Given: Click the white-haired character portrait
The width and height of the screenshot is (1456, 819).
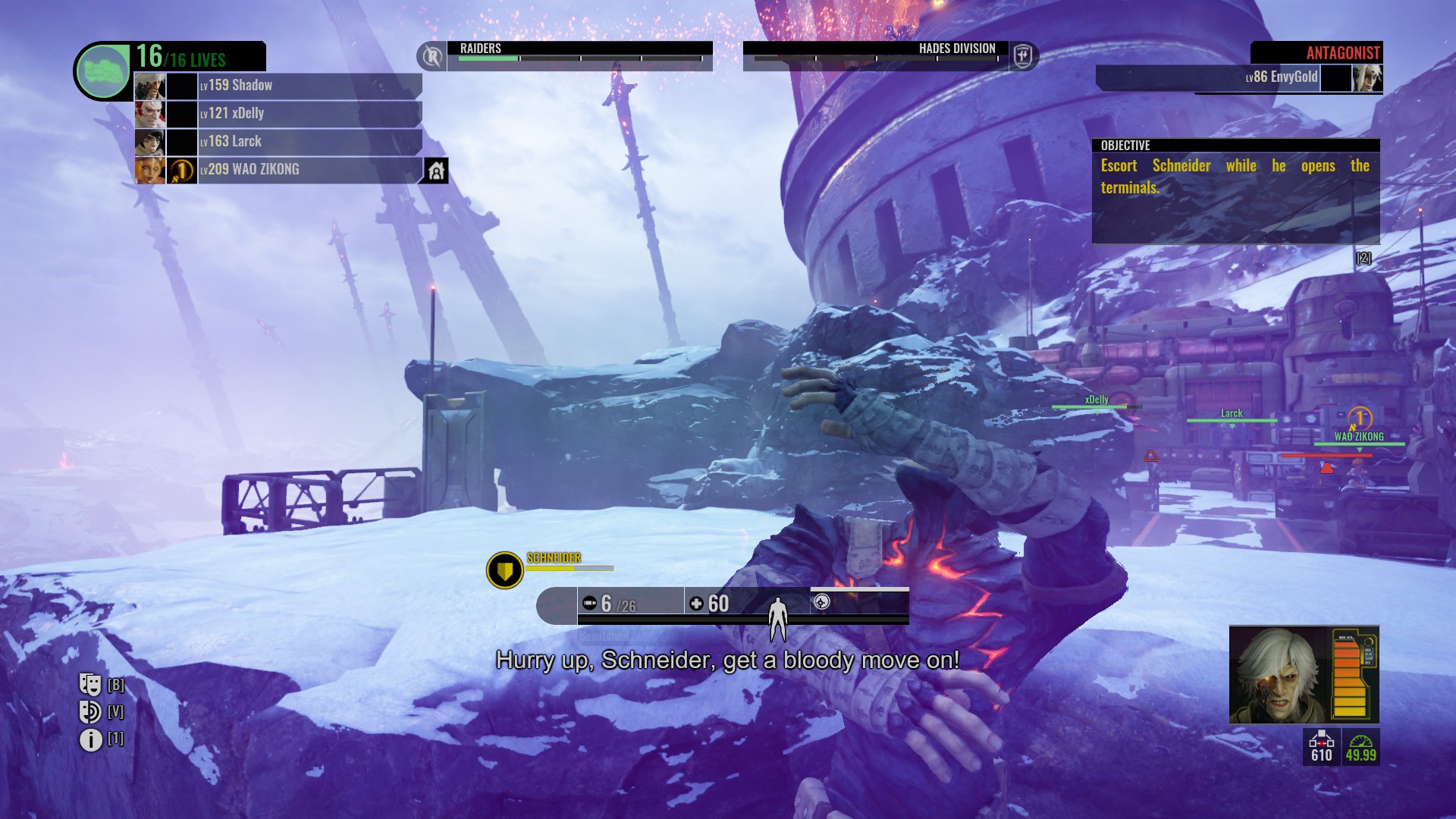Looking at the screenshot, I should pos(1279,675).
